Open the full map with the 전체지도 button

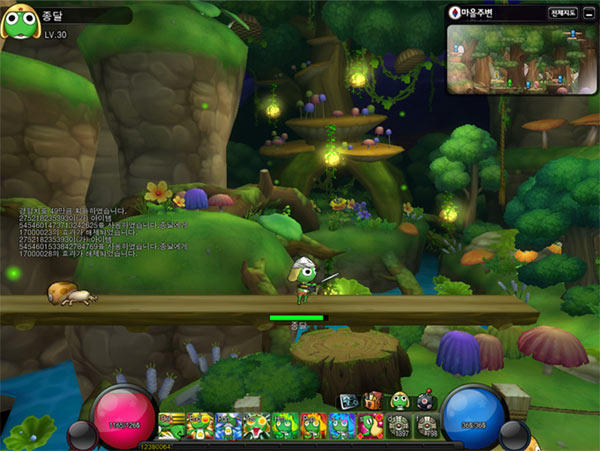[x=561, y=14]
